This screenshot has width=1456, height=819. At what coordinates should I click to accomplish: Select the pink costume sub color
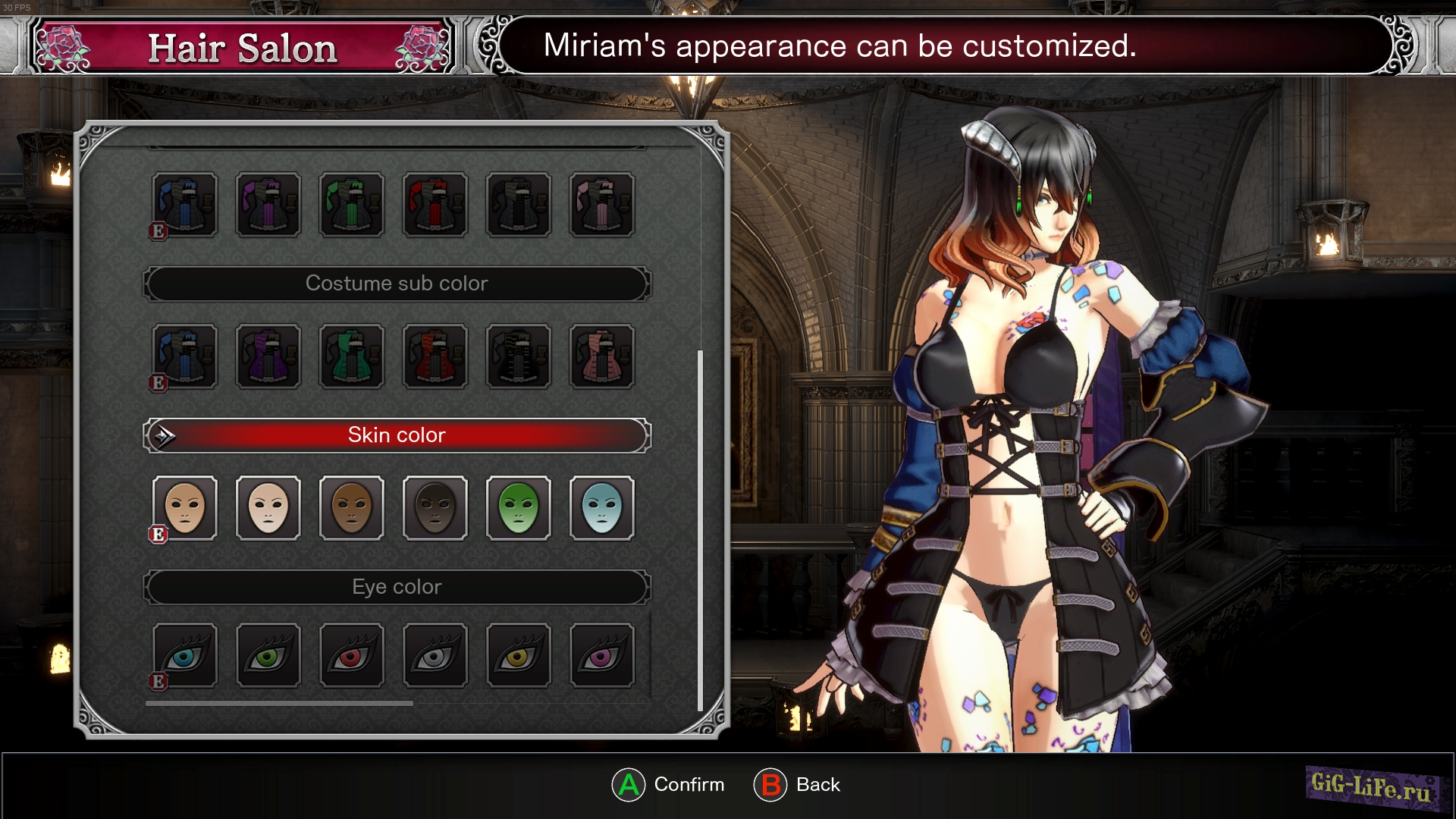pos(602,356)
